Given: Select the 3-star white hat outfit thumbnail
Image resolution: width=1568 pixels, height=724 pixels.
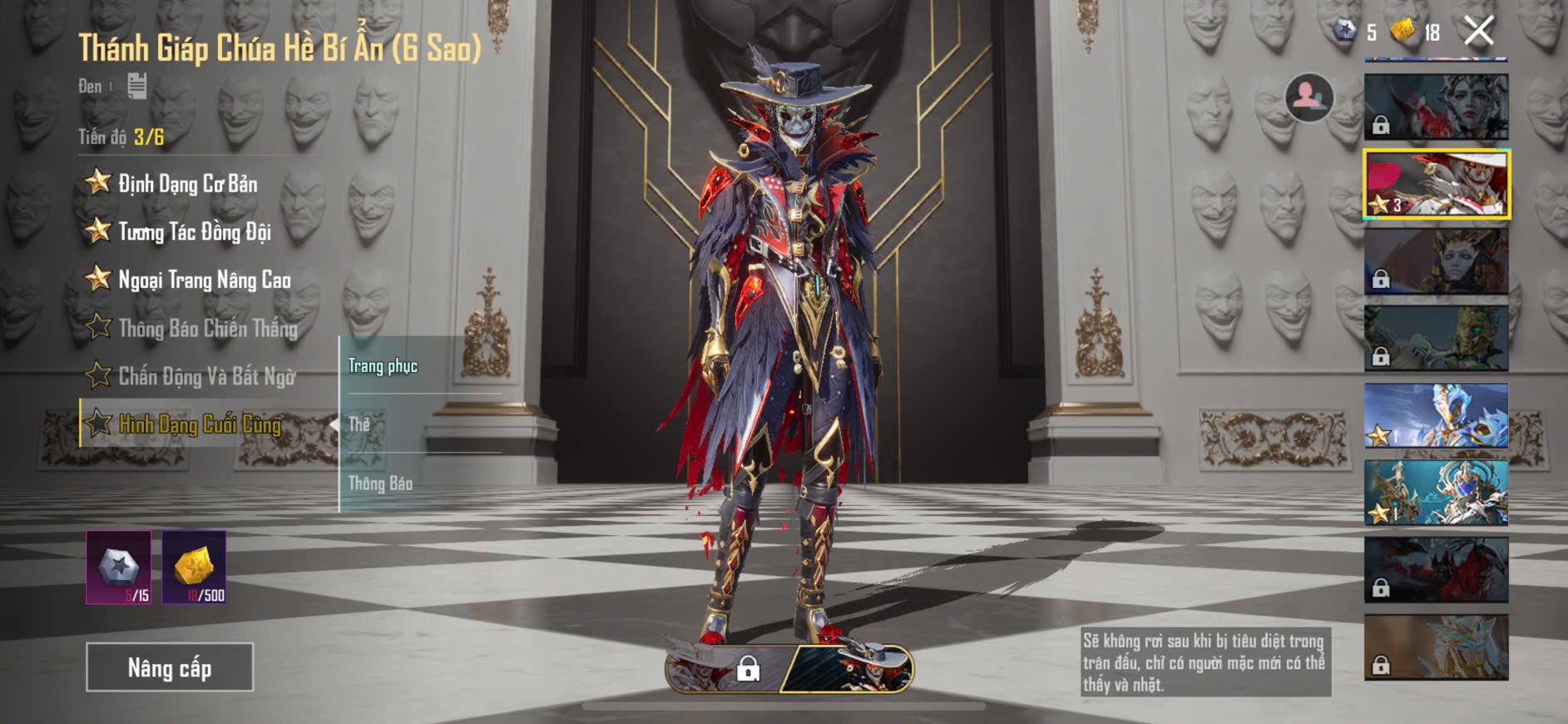Looking at the screenshot, I should pyautogui.click(x=1436, y=185).
